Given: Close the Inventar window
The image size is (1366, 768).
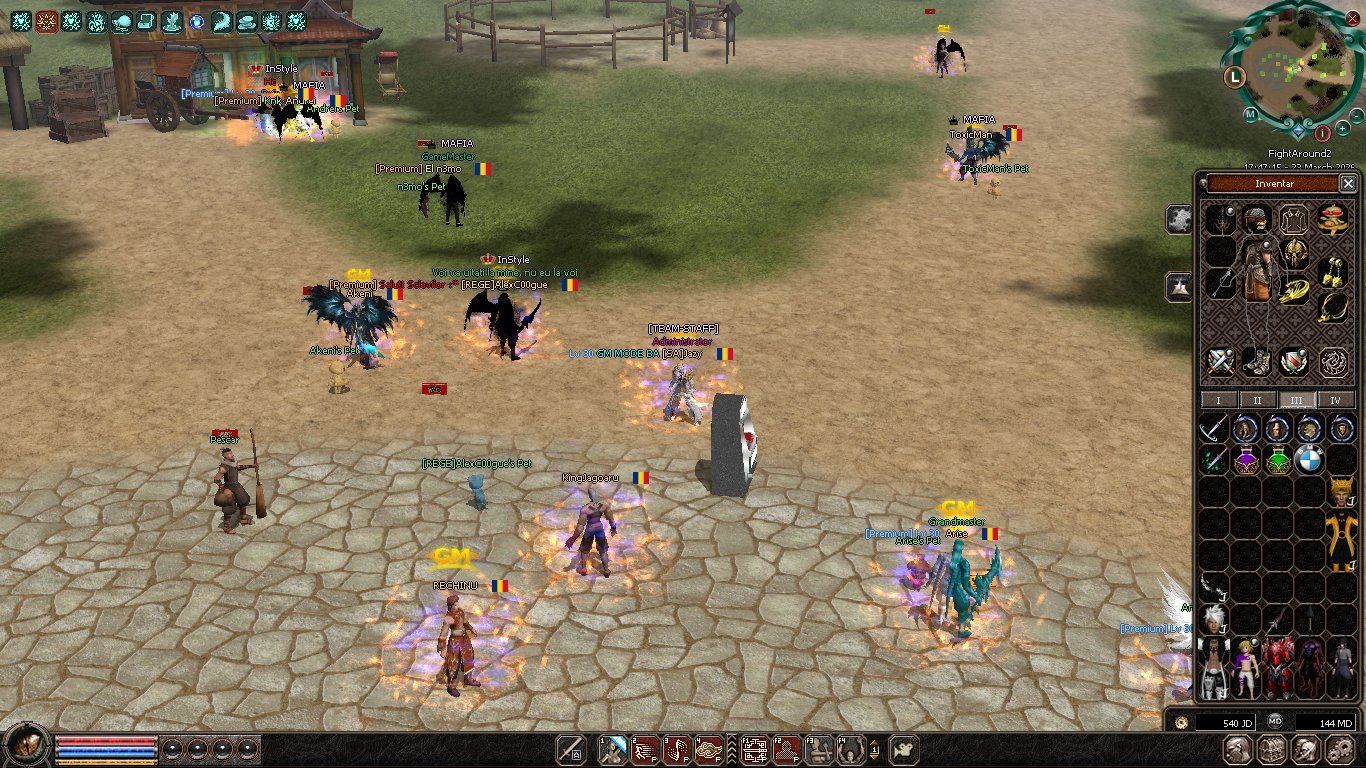Looking at the screenshot, I should (x=1348, y=184).
